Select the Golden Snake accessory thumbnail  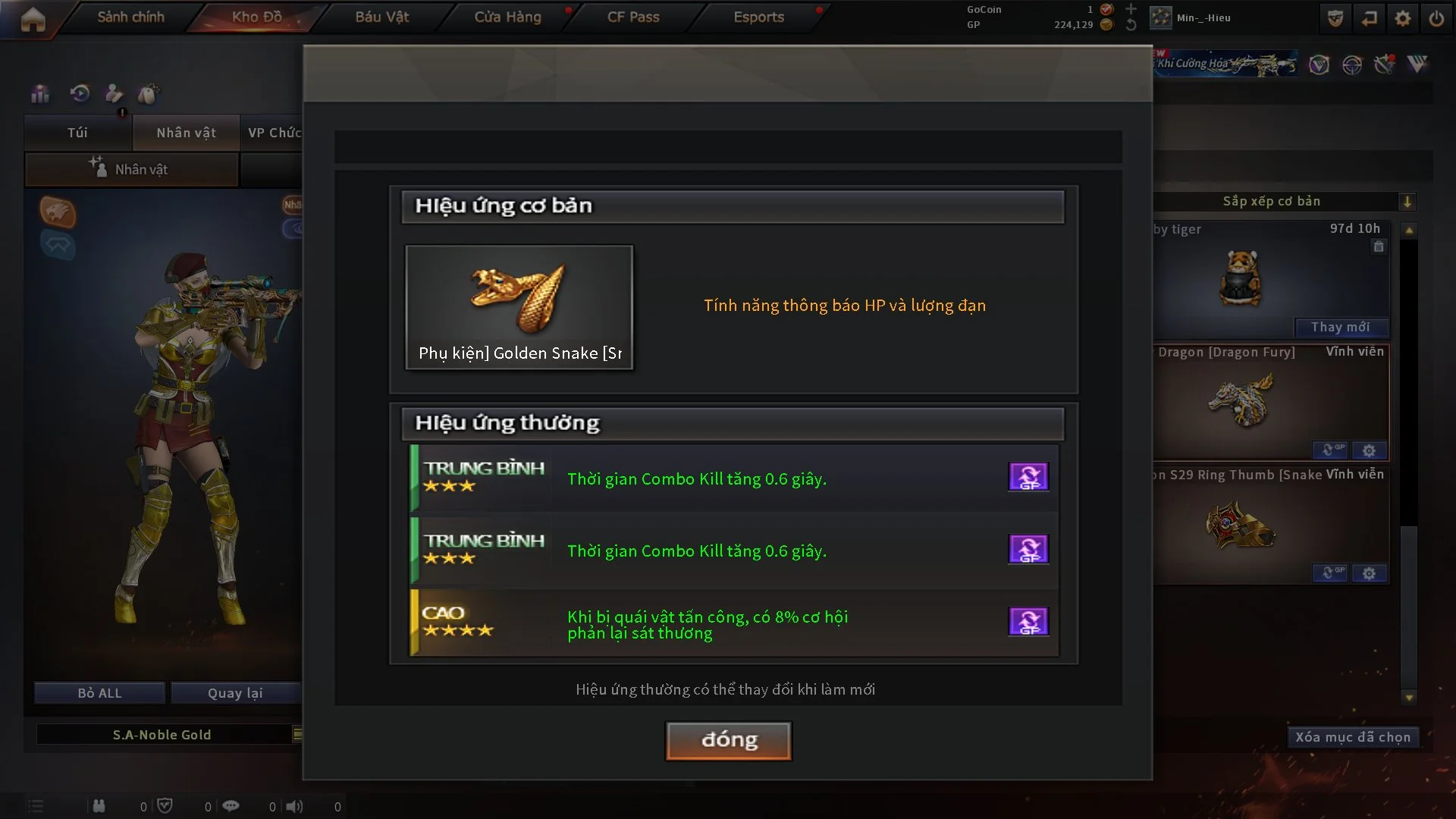519,307
